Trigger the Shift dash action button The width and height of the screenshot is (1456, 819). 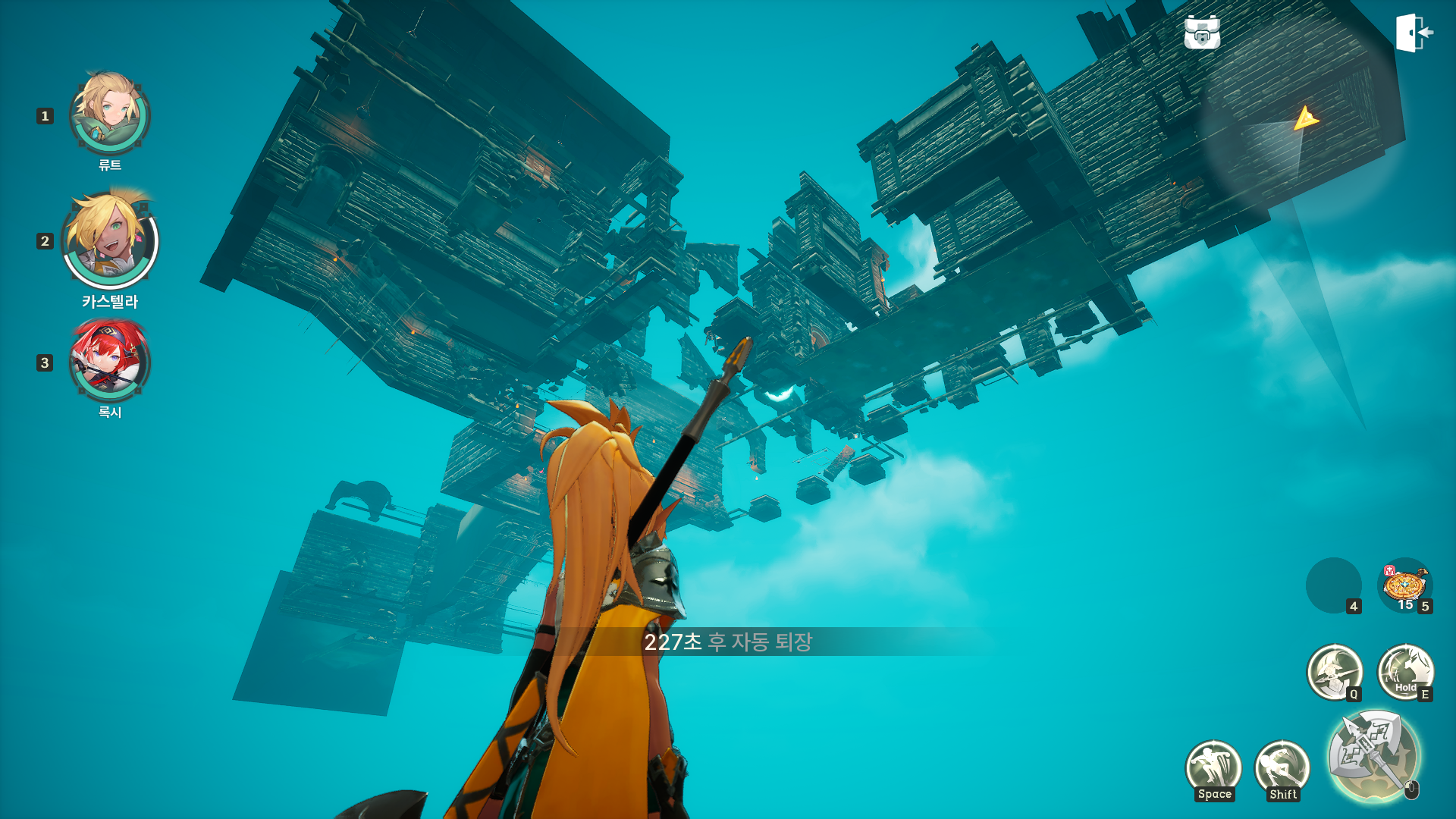tap(1282, 768)
